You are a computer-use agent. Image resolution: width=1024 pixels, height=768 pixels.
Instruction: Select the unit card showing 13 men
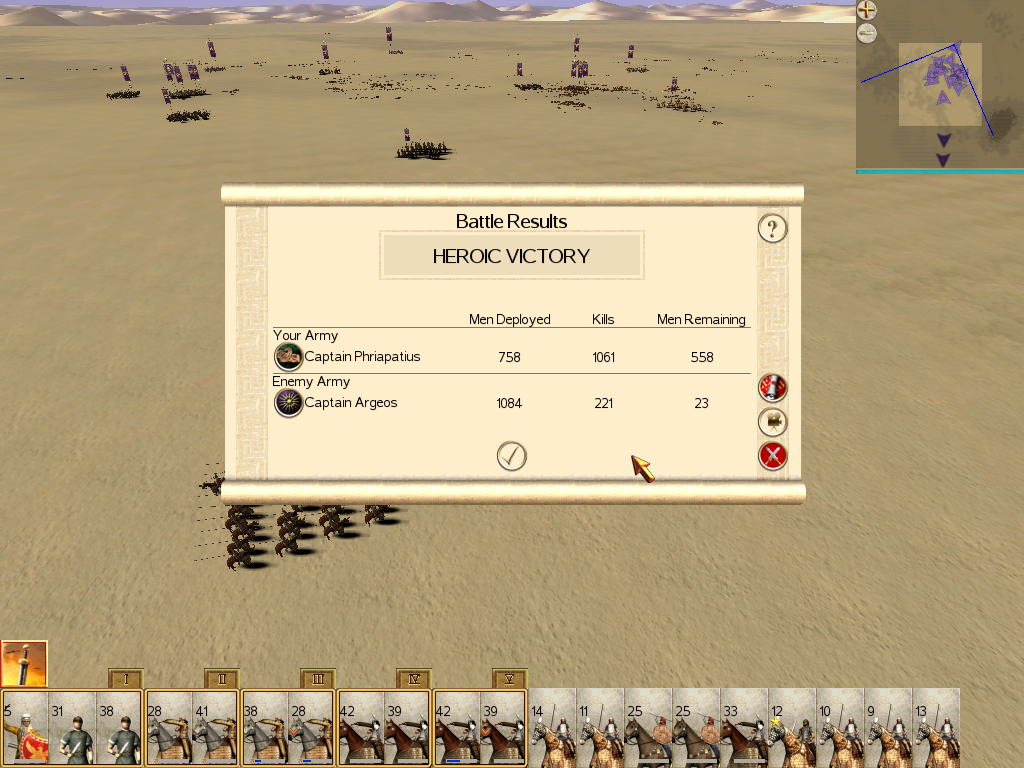937,728
